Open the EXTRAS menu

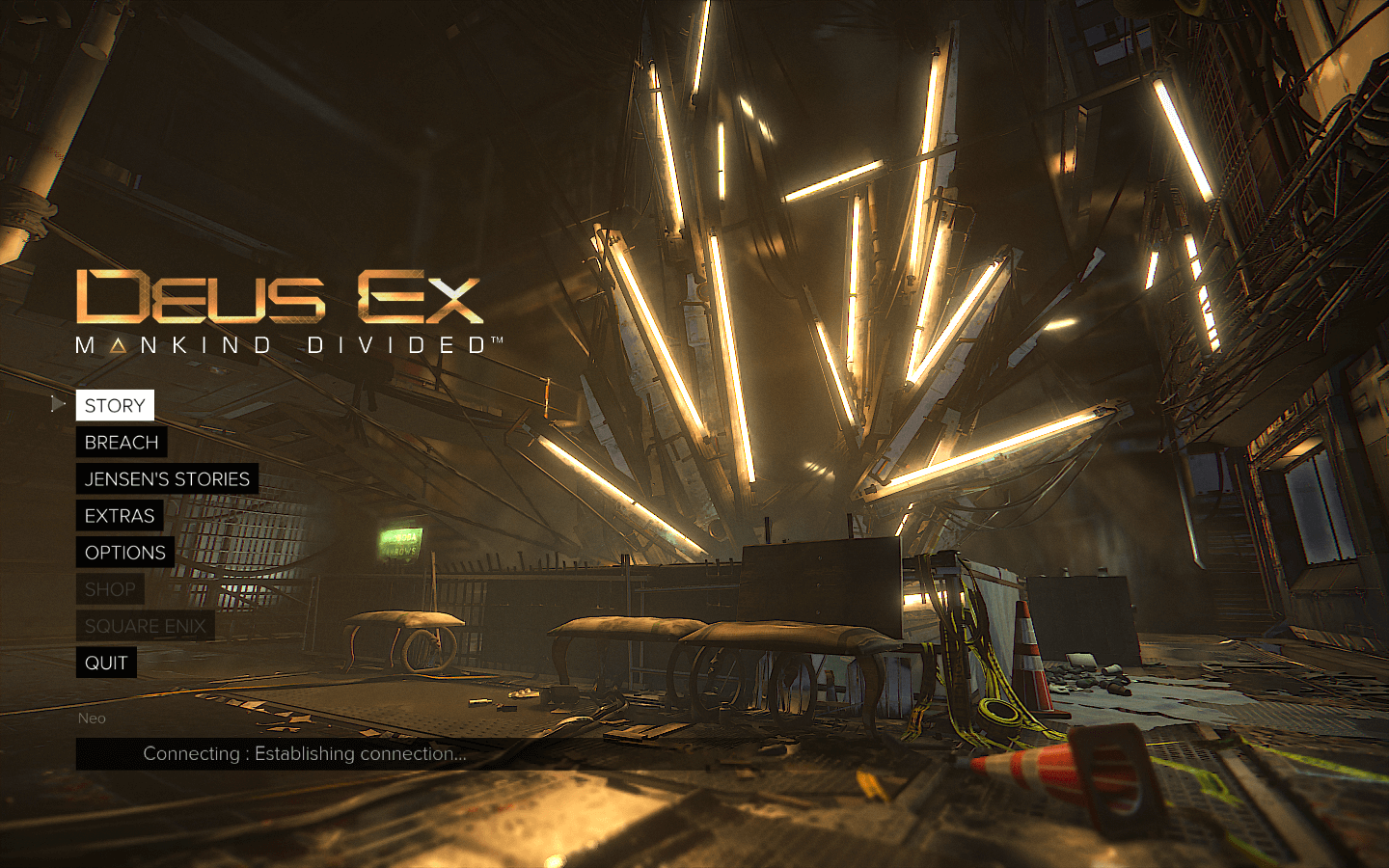(x=120, y=516)
